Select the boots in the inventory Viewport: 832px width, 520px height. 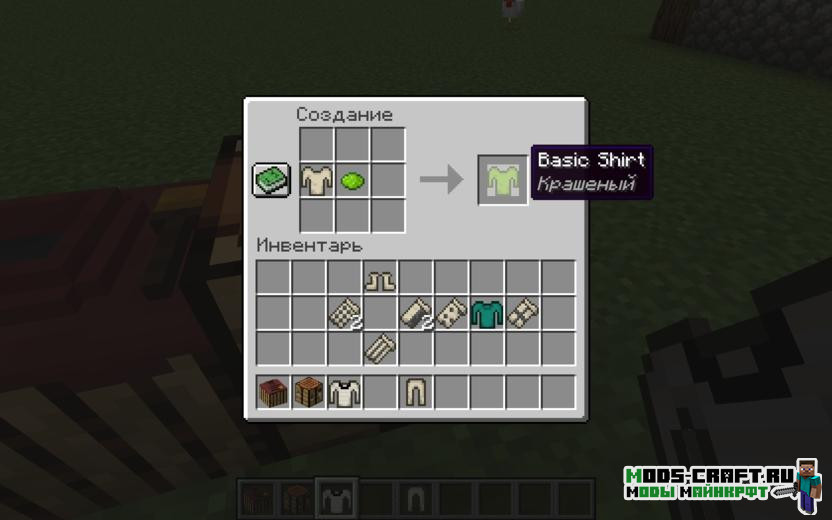(x=380, y=279)
